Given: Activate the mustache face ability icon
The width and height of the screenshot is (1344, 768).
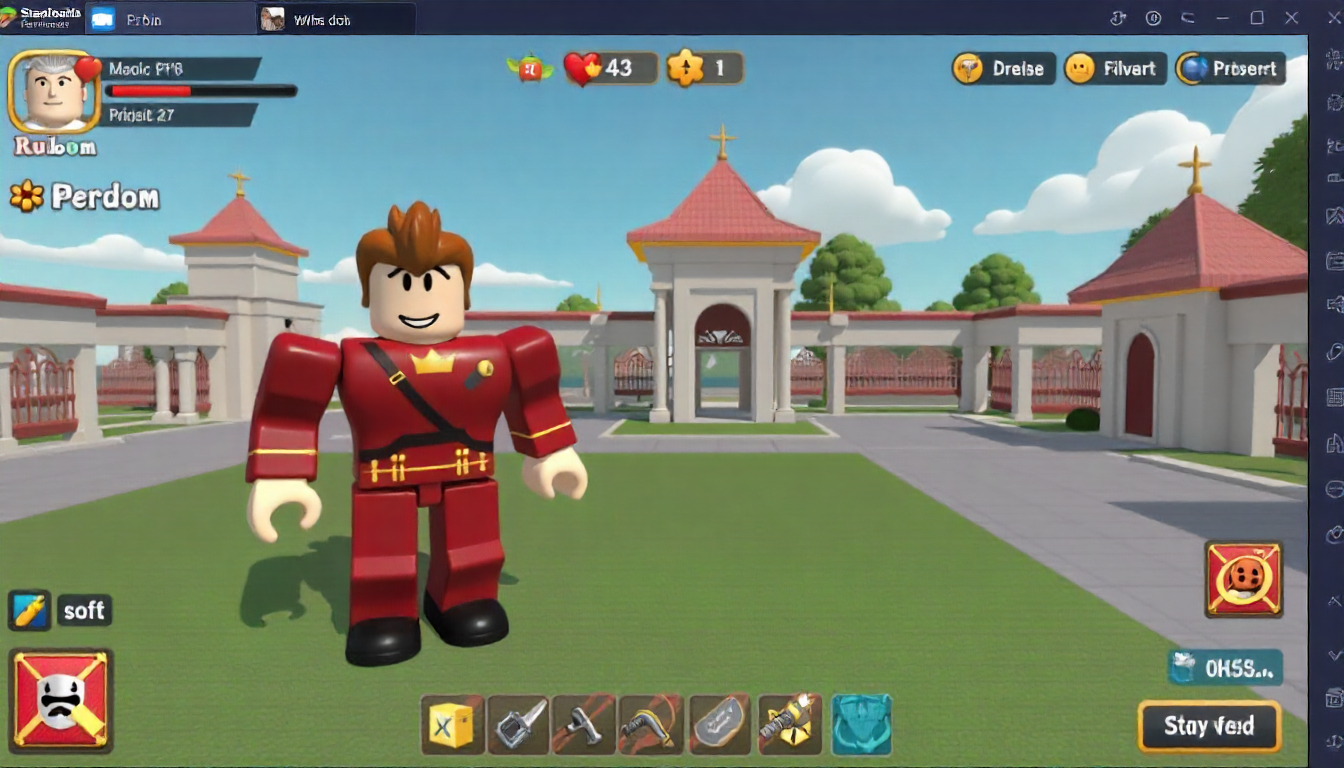Looking at the screenshot, I should tap(61, 699).
